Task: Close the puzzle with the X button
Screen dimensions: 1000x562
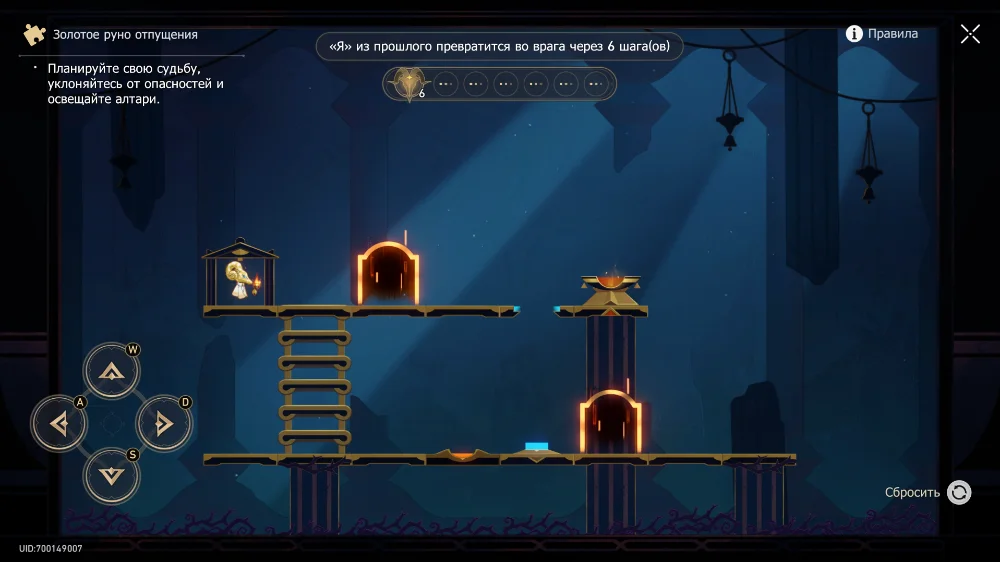Action: tap(970, 34)
